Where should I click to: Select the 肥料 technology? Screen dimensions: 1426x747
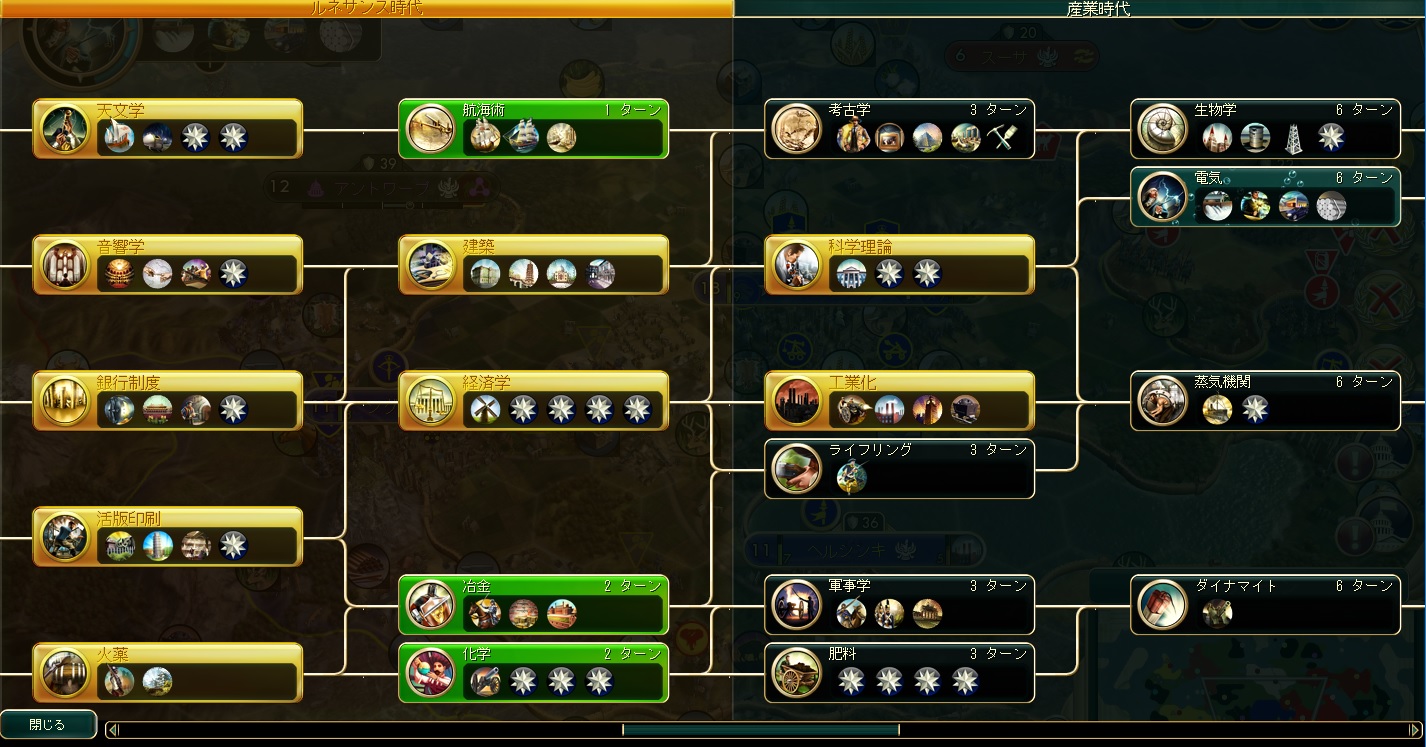(x=899, y=672)
